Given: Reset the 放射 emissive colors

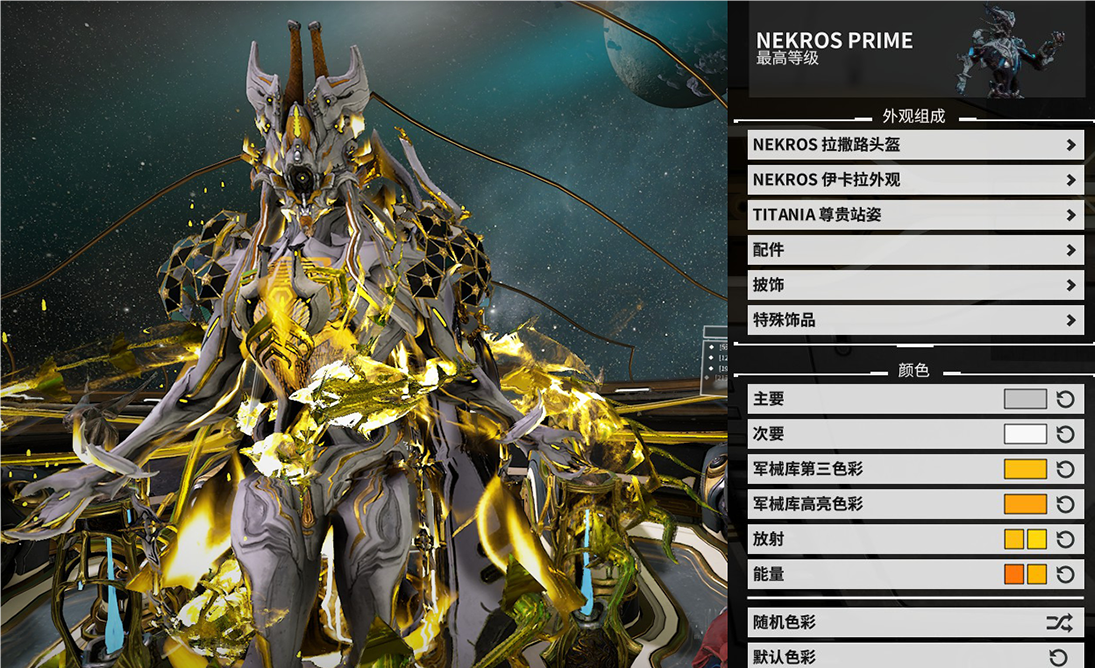Looking at the screenshot, I should click(x=1066, y=539).
